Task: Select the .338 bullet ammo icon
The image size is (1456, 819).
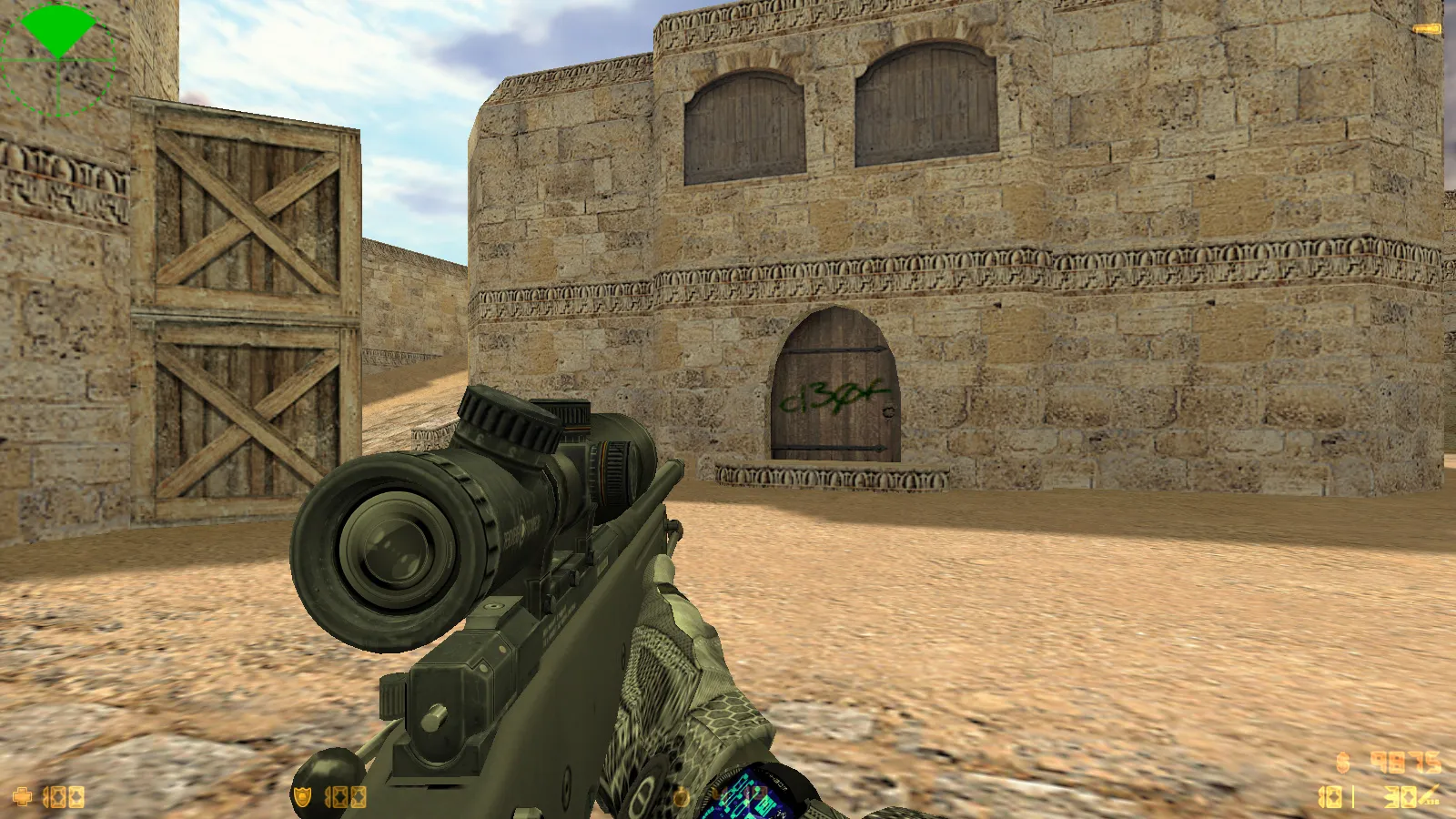Action: tap(1429, 796)
